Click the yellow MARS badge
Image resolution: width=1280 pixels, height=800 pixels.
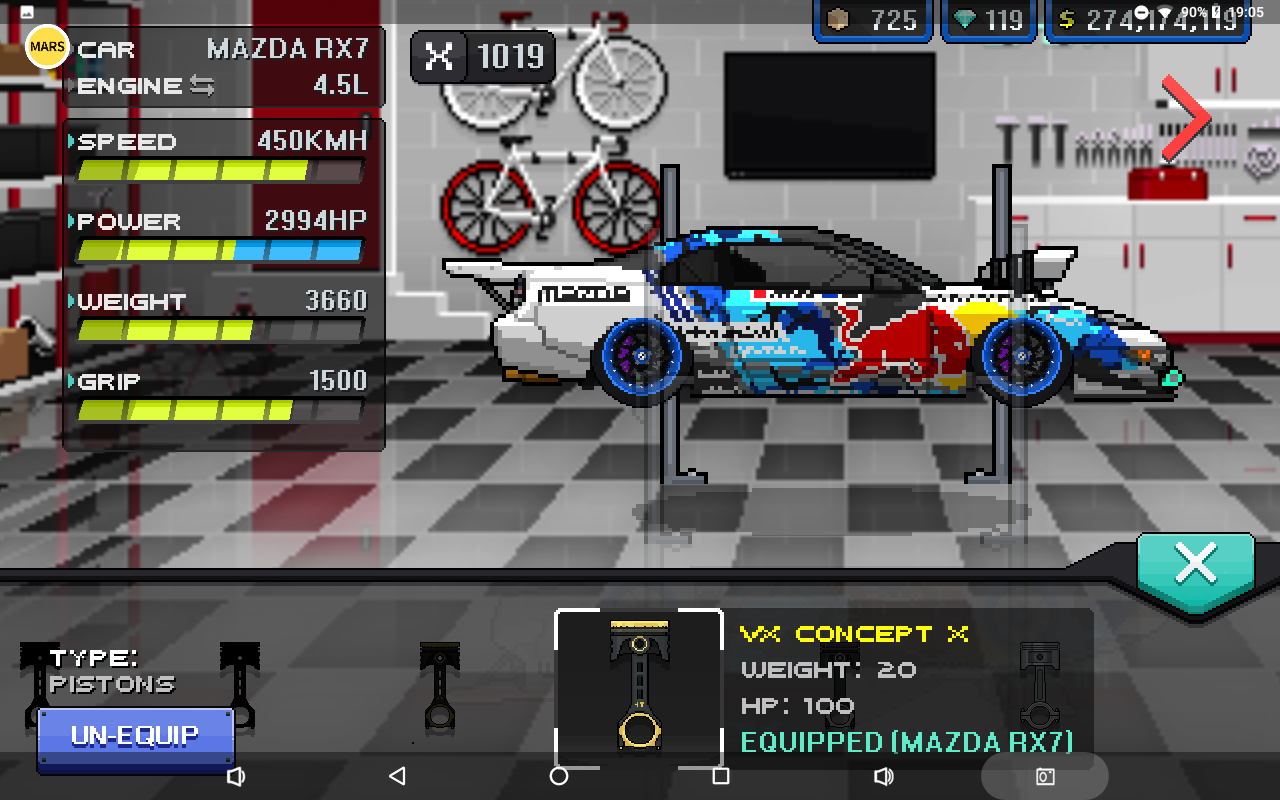[x=47, y=47]
